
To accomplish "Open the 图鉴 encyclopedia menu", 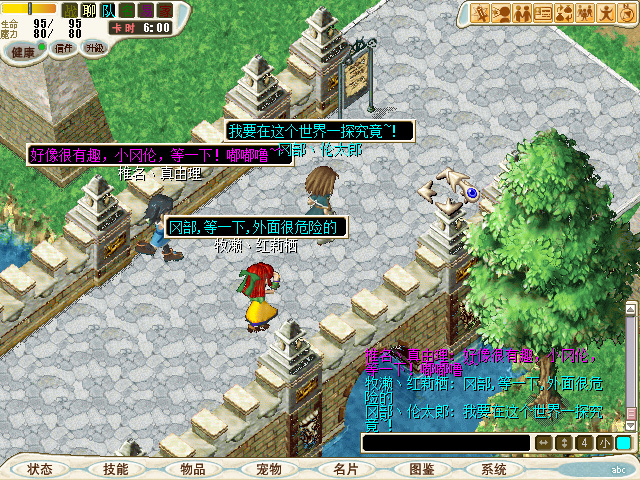I will (421, 468).
